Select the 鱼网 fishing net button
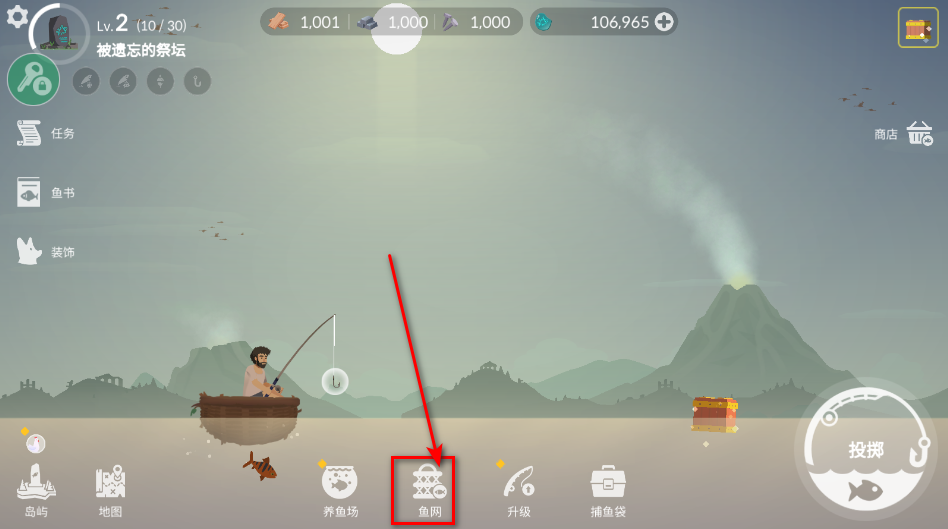Screen dimensions: 948x529 coord(429,490)
